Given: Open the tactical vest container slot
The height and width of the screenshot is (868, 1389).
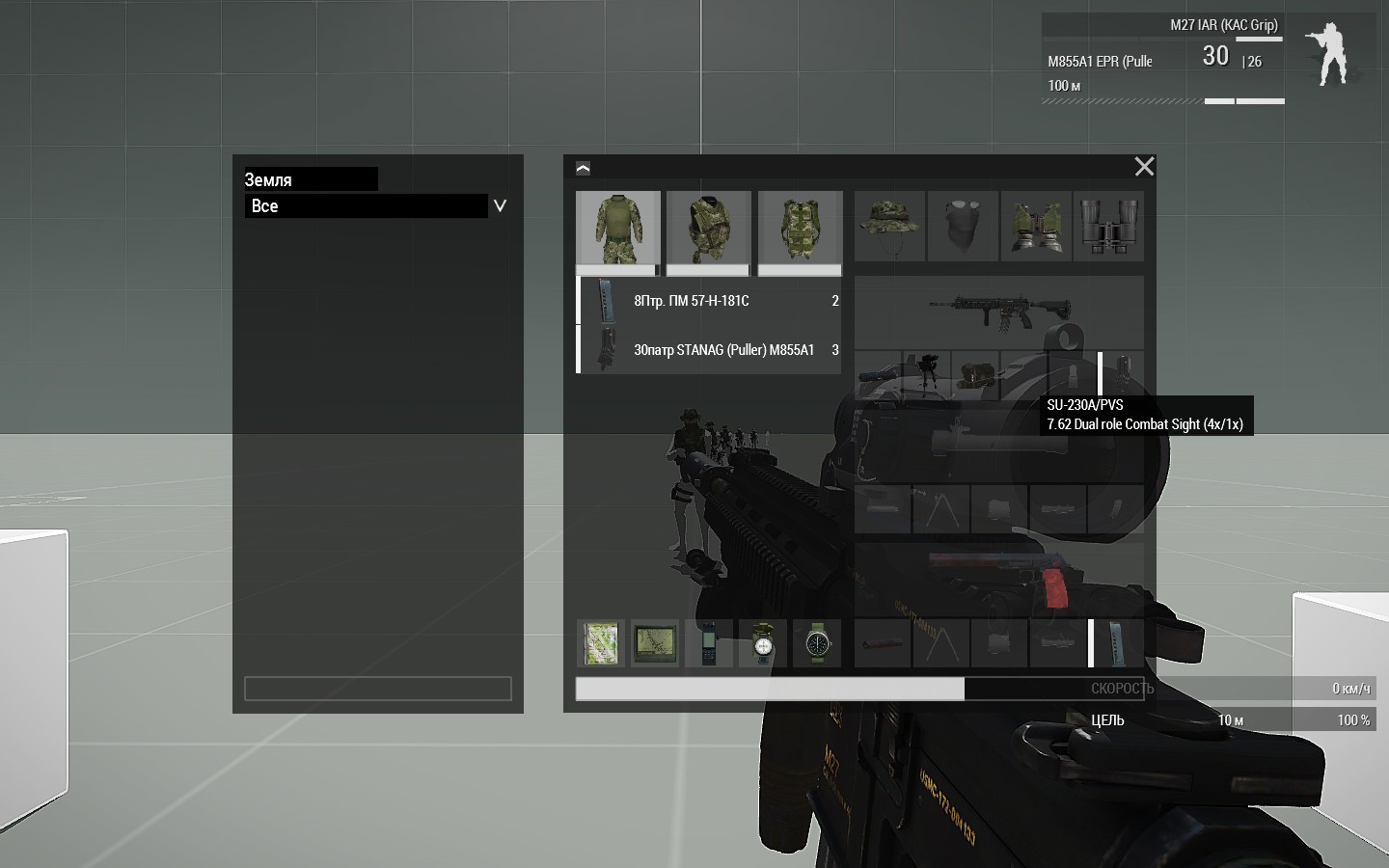Looking at the screenshot, I should click(708, 229).
